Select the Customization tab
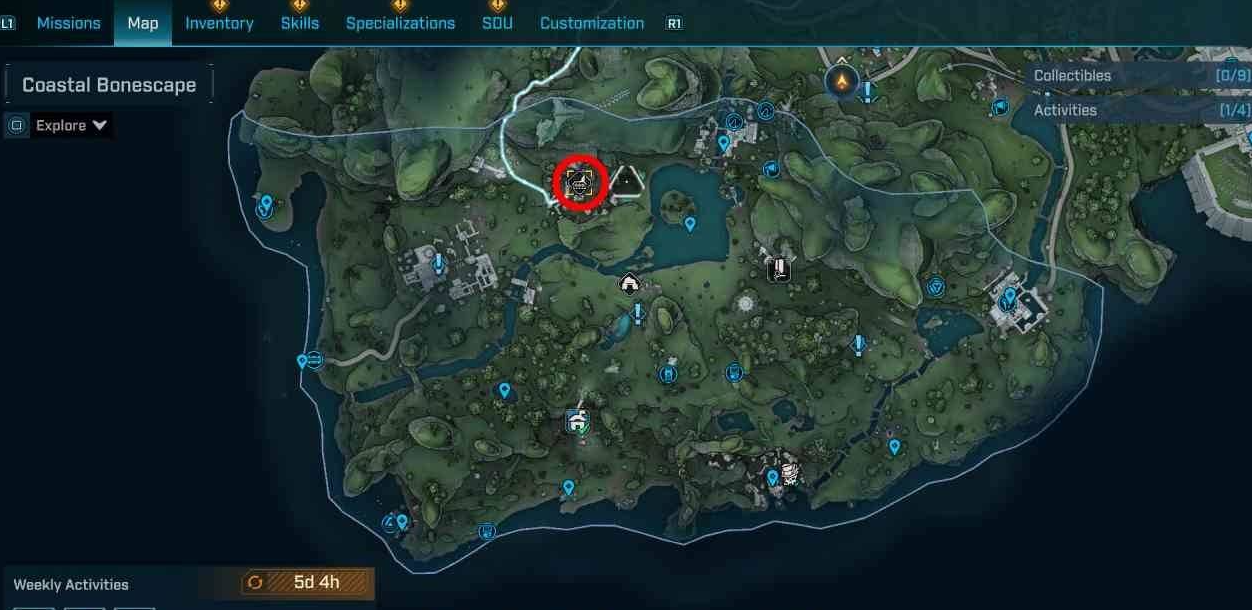The height and width of the screenshot is (610, 1252). point(592,23)
